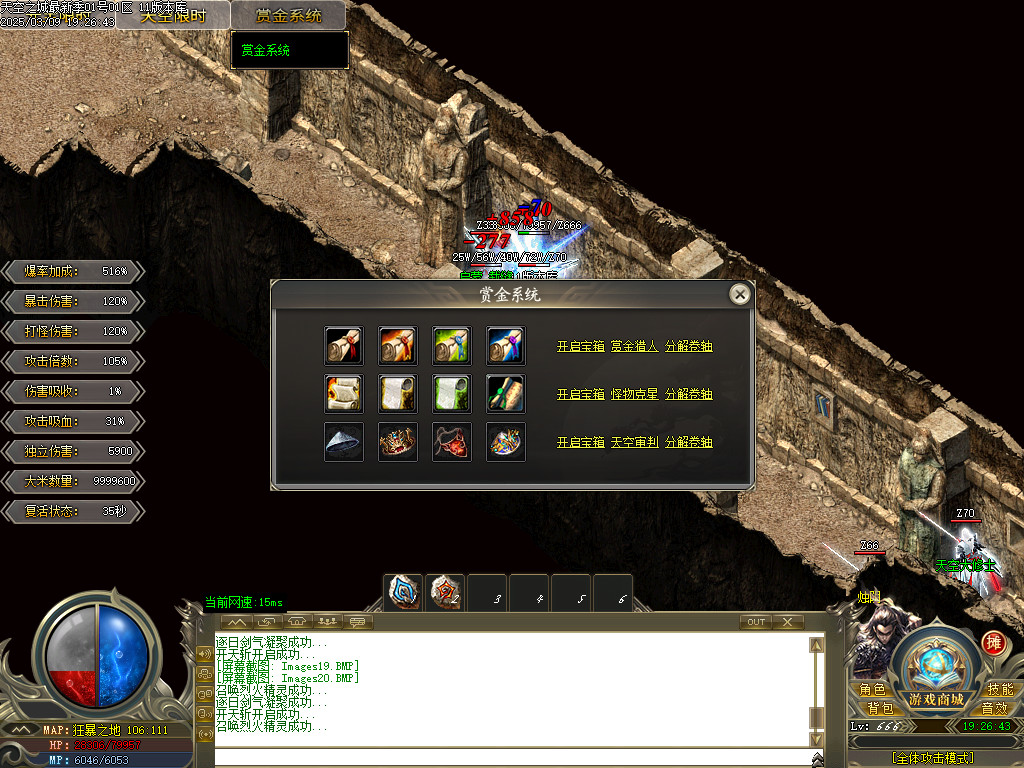This screenshot has height=768, width=1024.
Task: Open the 怪物克星 link
Action: pyautogui.click(x=634, y=394)
